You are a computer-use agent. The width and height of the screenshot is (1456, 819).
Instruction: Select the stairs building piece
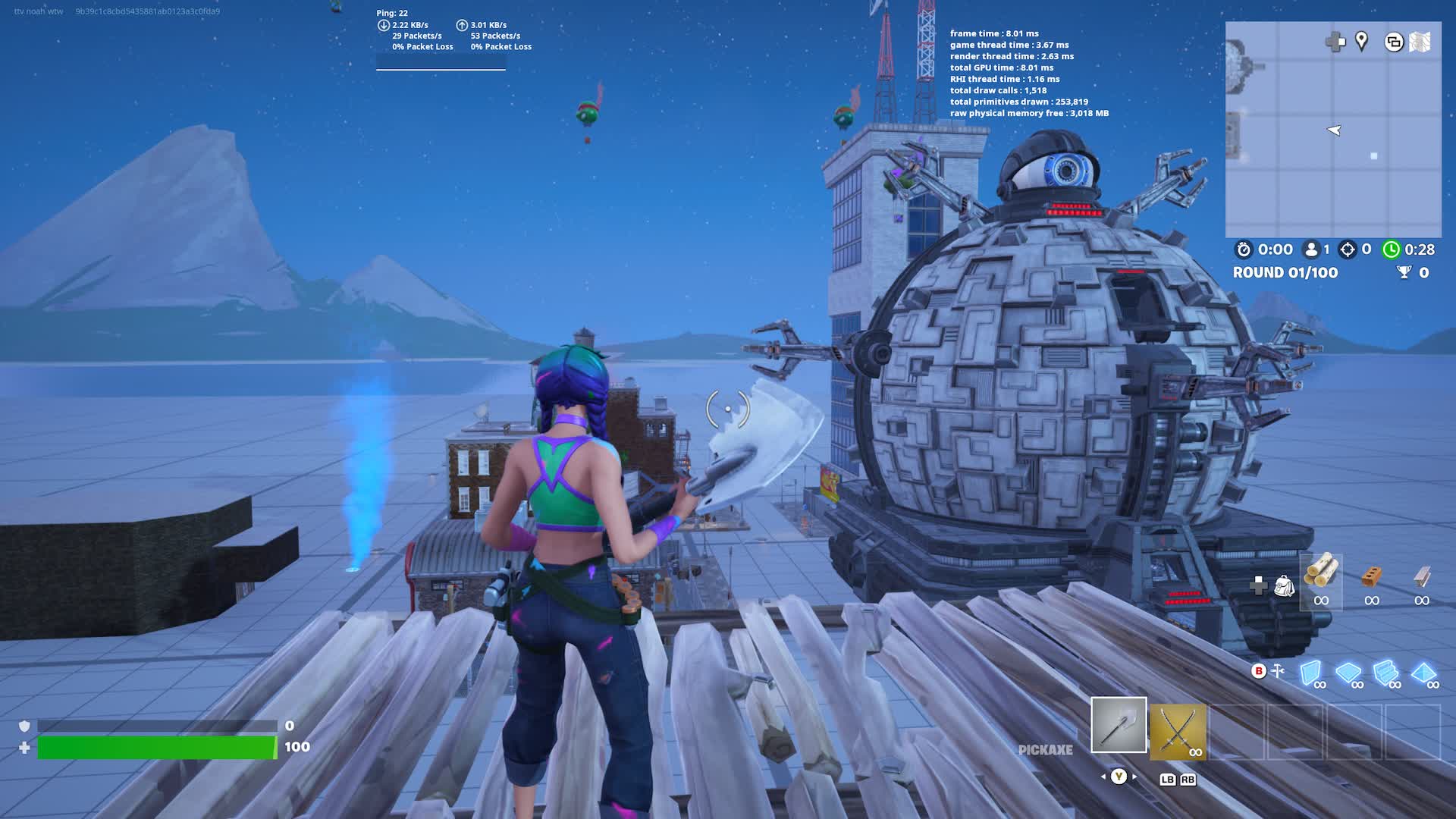tap(1385, 672)
